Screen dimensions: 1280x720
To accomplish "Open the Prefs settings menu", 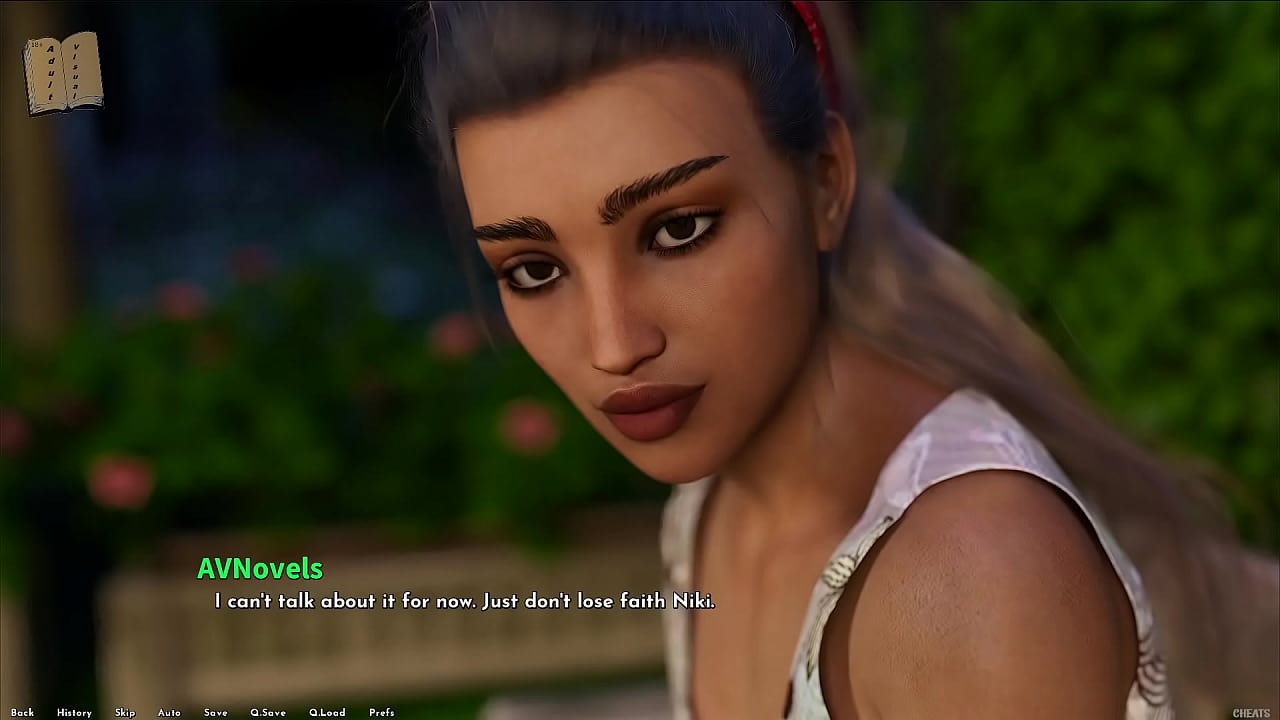I will [381, 713].
